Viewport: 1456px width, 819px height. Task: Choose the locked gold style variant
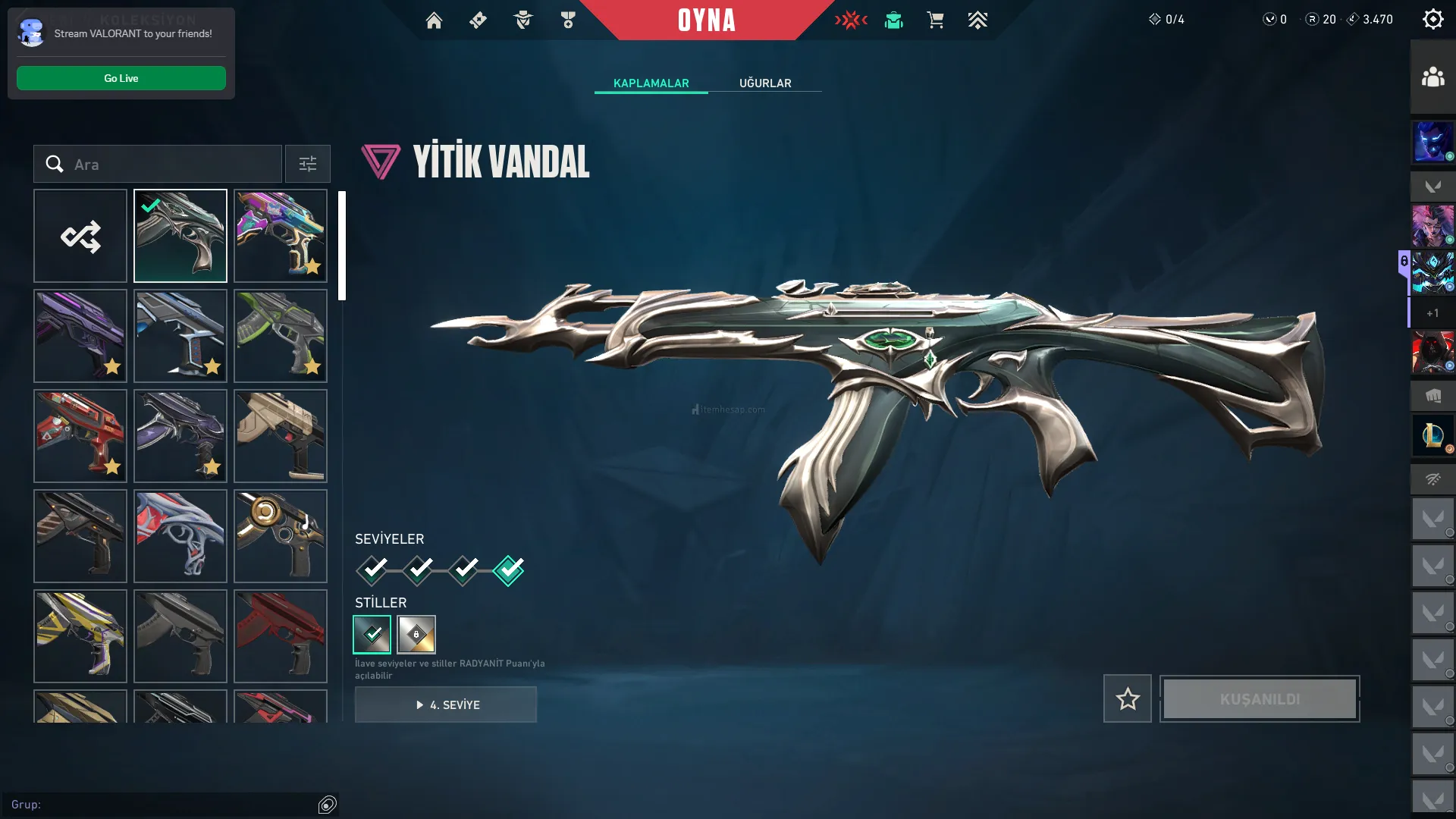click(x=416, y=635)
